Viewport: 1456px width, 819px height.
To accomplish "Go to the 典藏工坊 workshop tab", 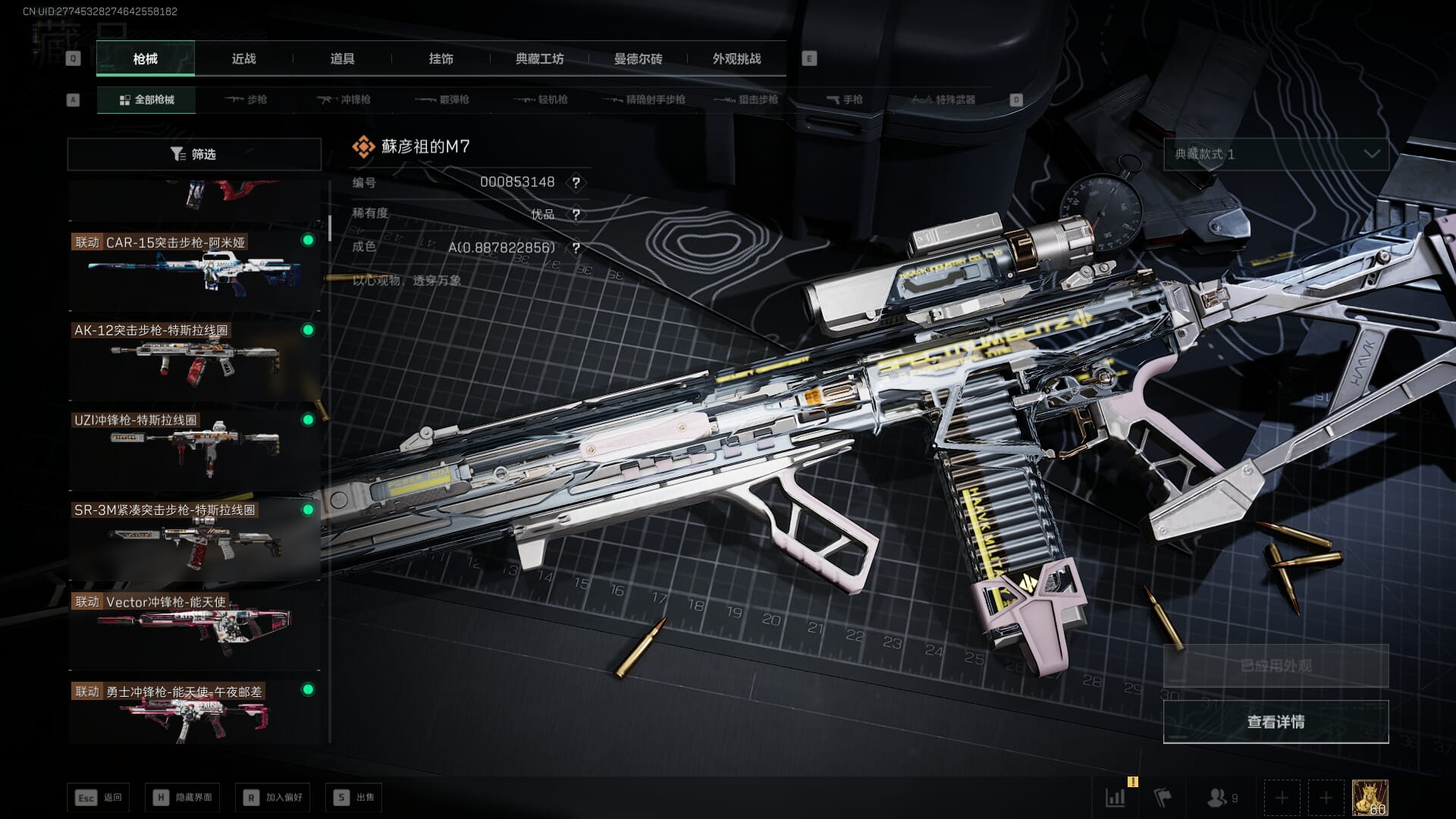I will [539, 59].
